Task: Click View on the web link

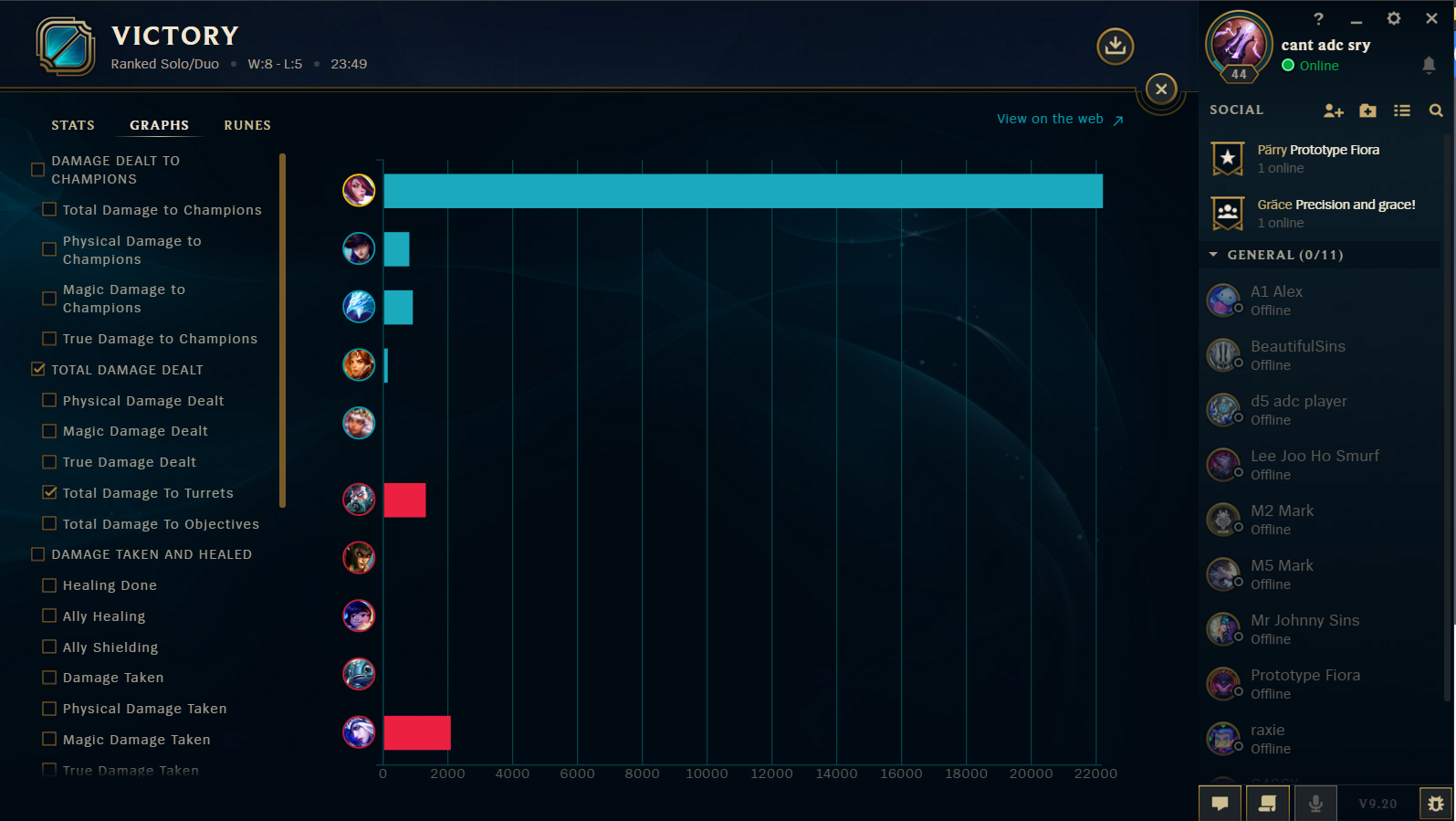Action: click(1050, 118)
